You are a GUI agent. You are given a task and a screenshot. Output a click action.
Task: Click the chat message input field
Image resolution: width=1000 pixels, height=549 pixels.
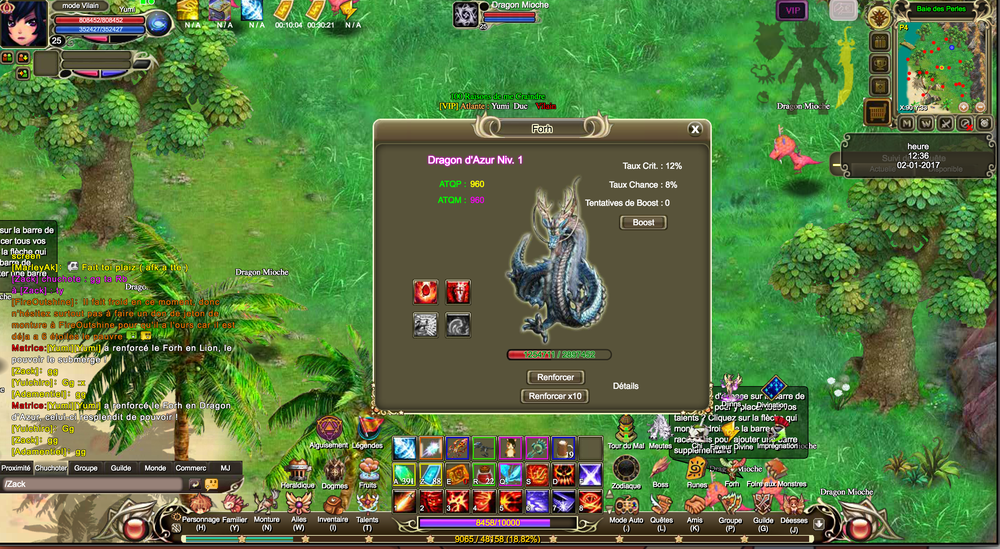click(95, 484)
